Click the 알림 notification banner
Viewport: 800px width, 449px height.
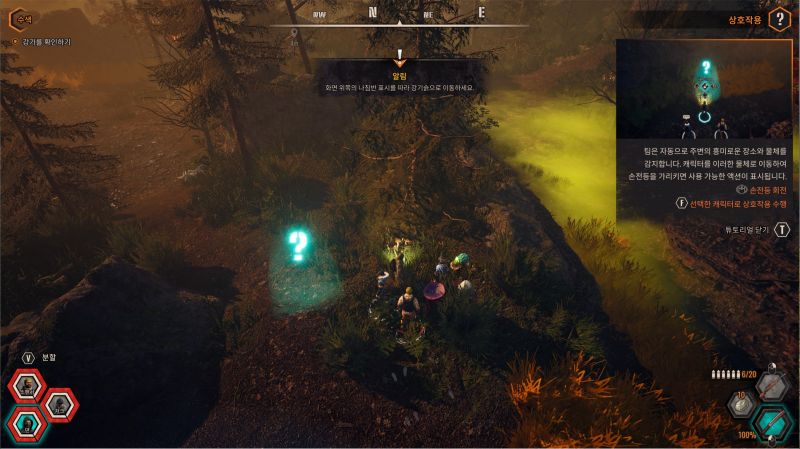399,81
